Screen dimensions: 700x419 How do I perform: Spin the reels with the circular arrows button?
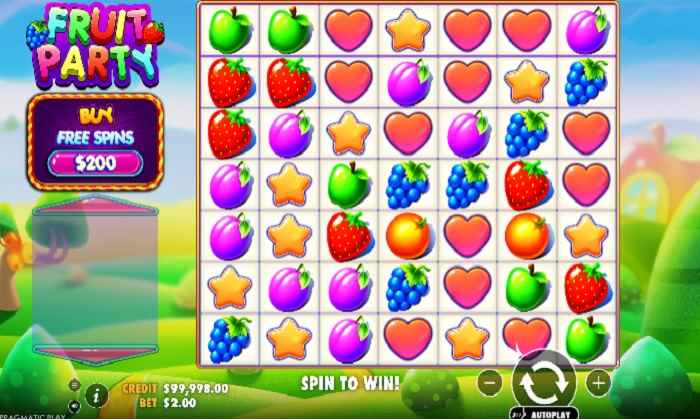click(543, 381)
